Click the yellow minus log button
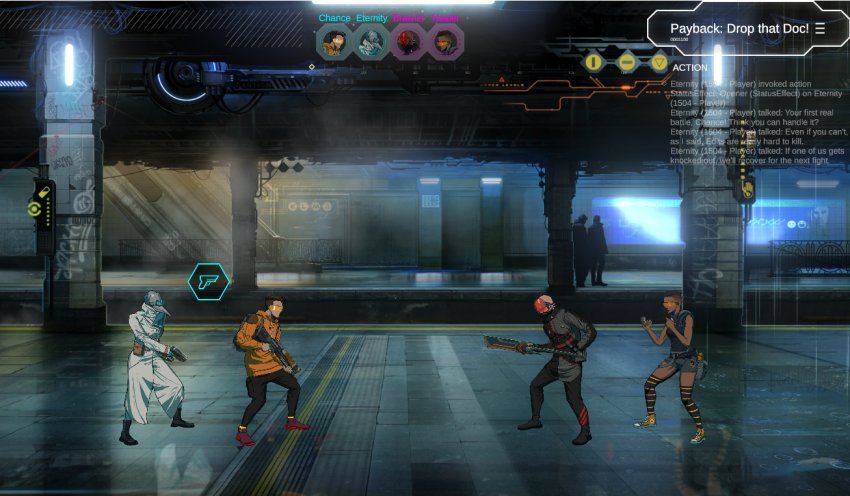This screenshot has width=850, height=496. click(x=627, y=62)
